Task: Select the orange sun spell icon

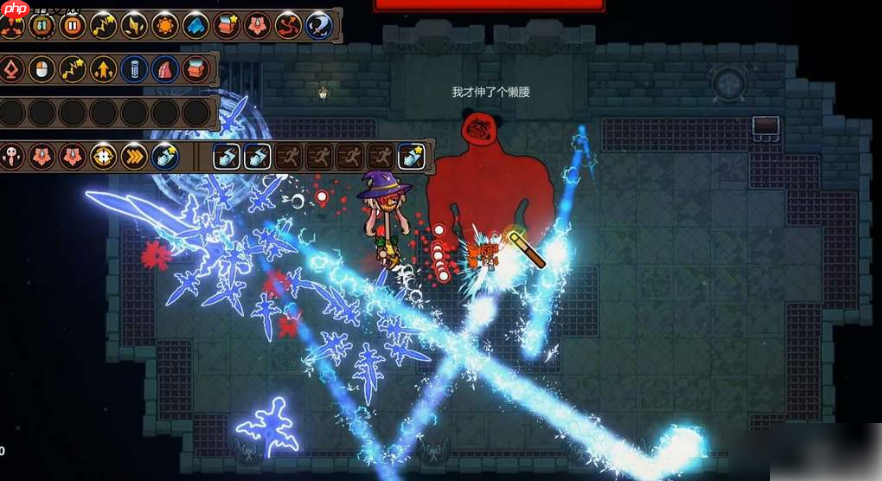Action: click(x=165, y=25)
